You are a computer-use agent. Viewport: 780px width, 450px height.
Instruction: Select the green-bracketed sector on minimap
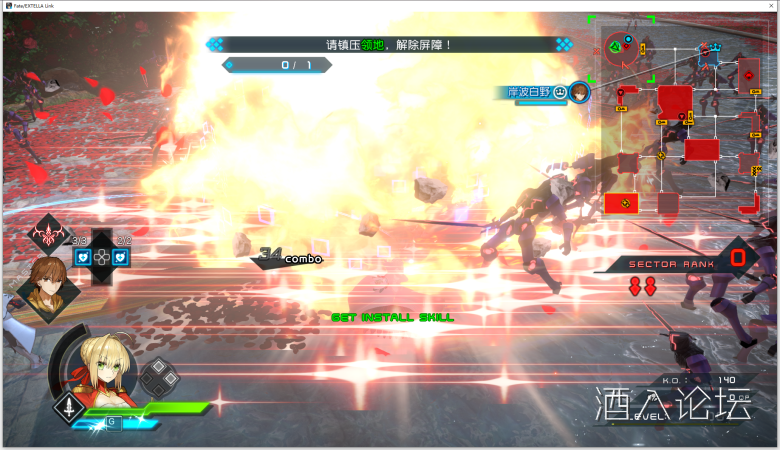pos(620,46)
